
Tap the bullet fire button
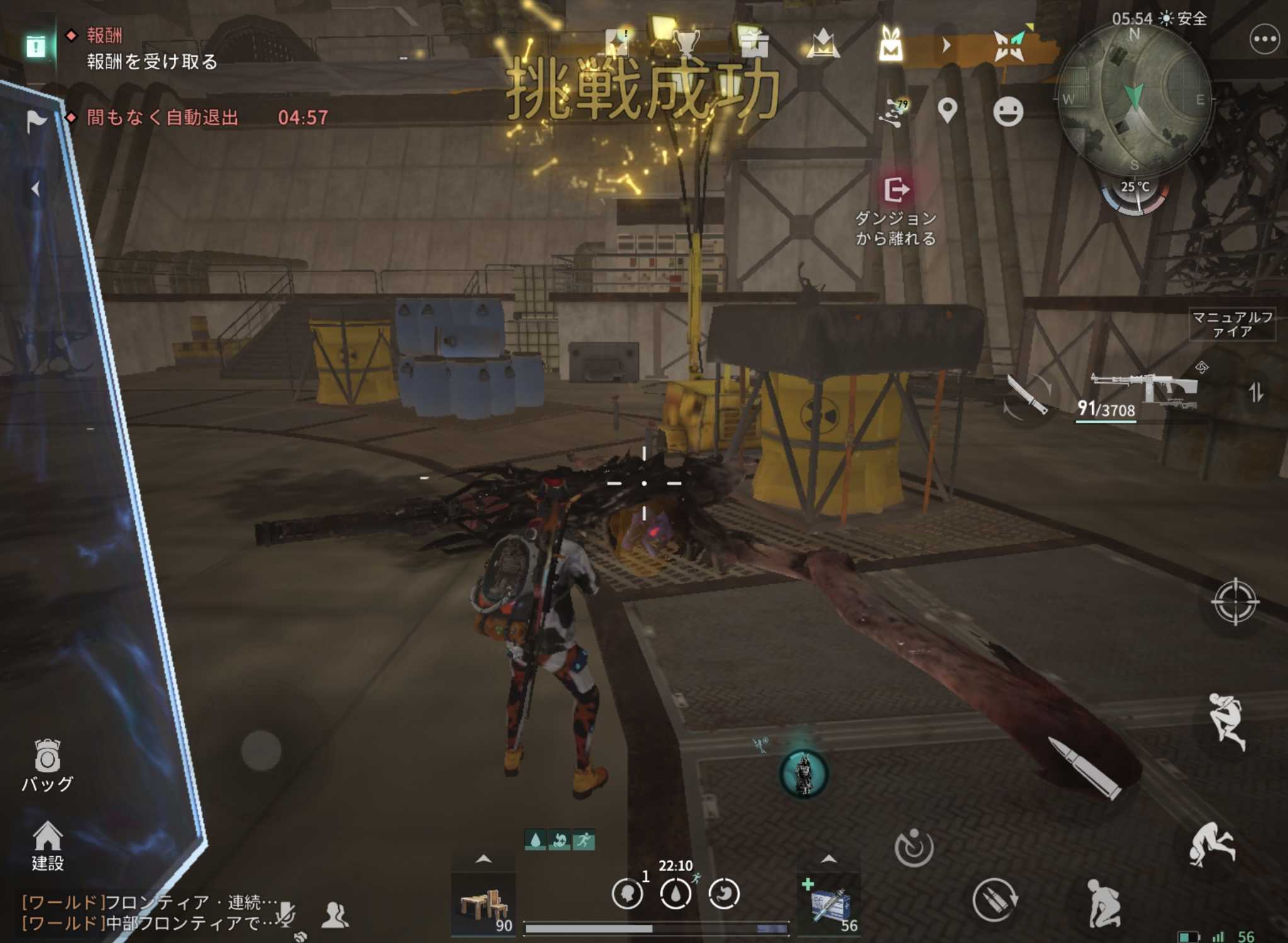(1085, 769)
